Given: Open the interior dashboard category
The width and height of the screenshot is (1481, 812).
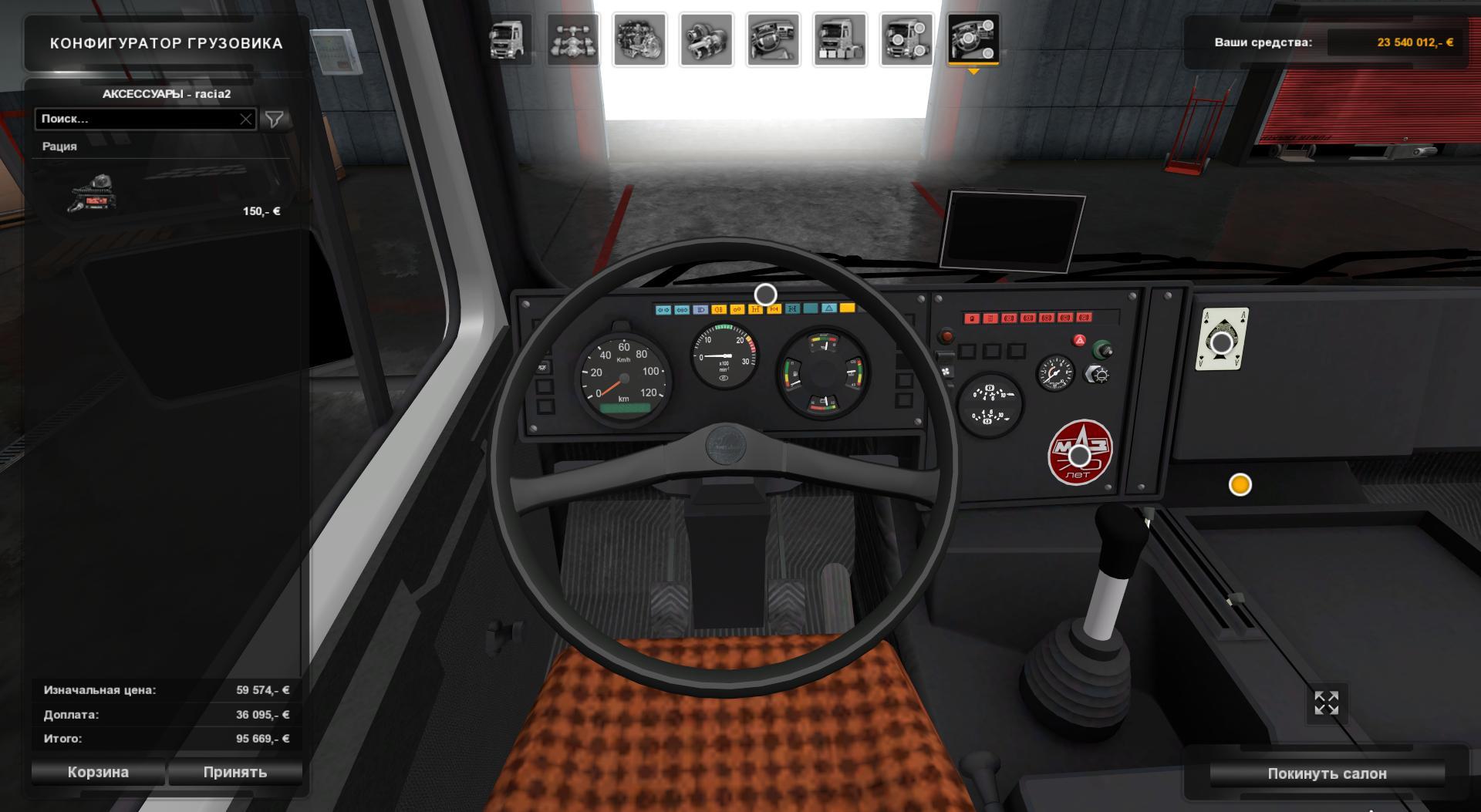Looking at the screenshot, I should pos(773,39).
